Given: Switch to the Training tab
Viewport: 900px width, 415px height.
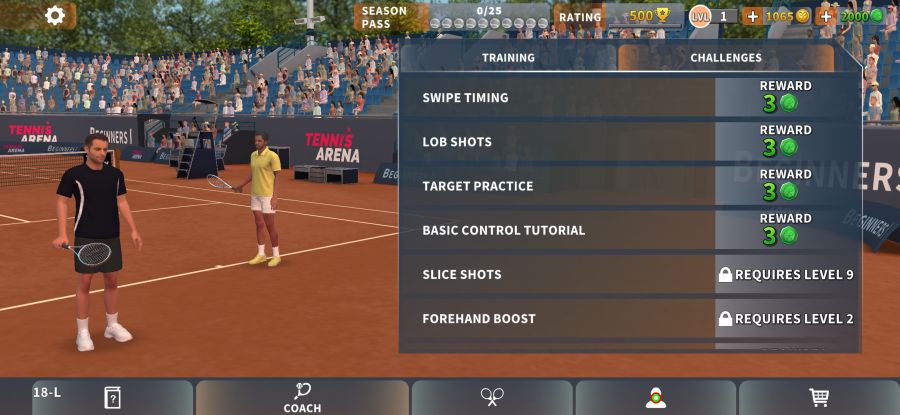Looking at the screenshot, I should click(508, 58).
